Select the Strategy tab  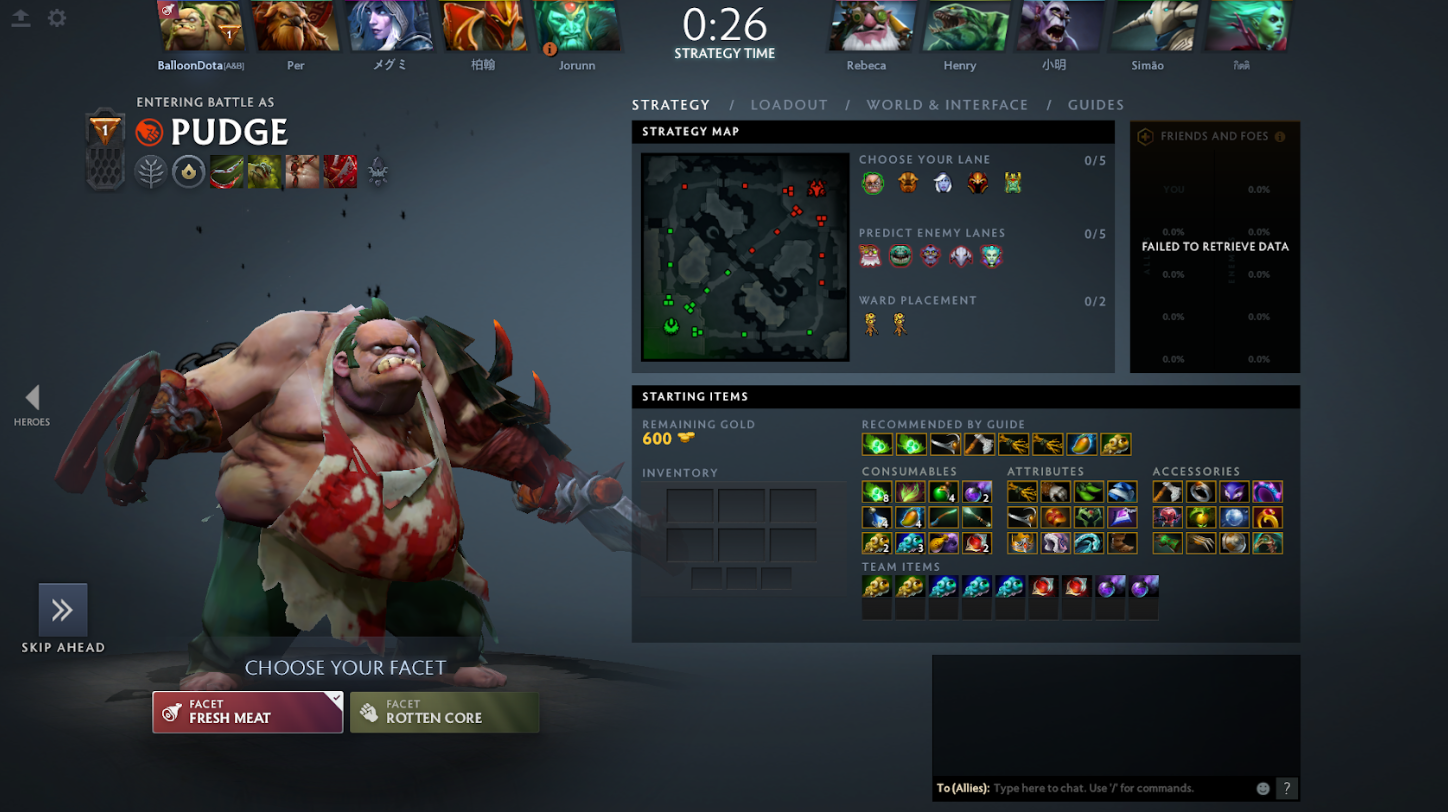(671, 105)
